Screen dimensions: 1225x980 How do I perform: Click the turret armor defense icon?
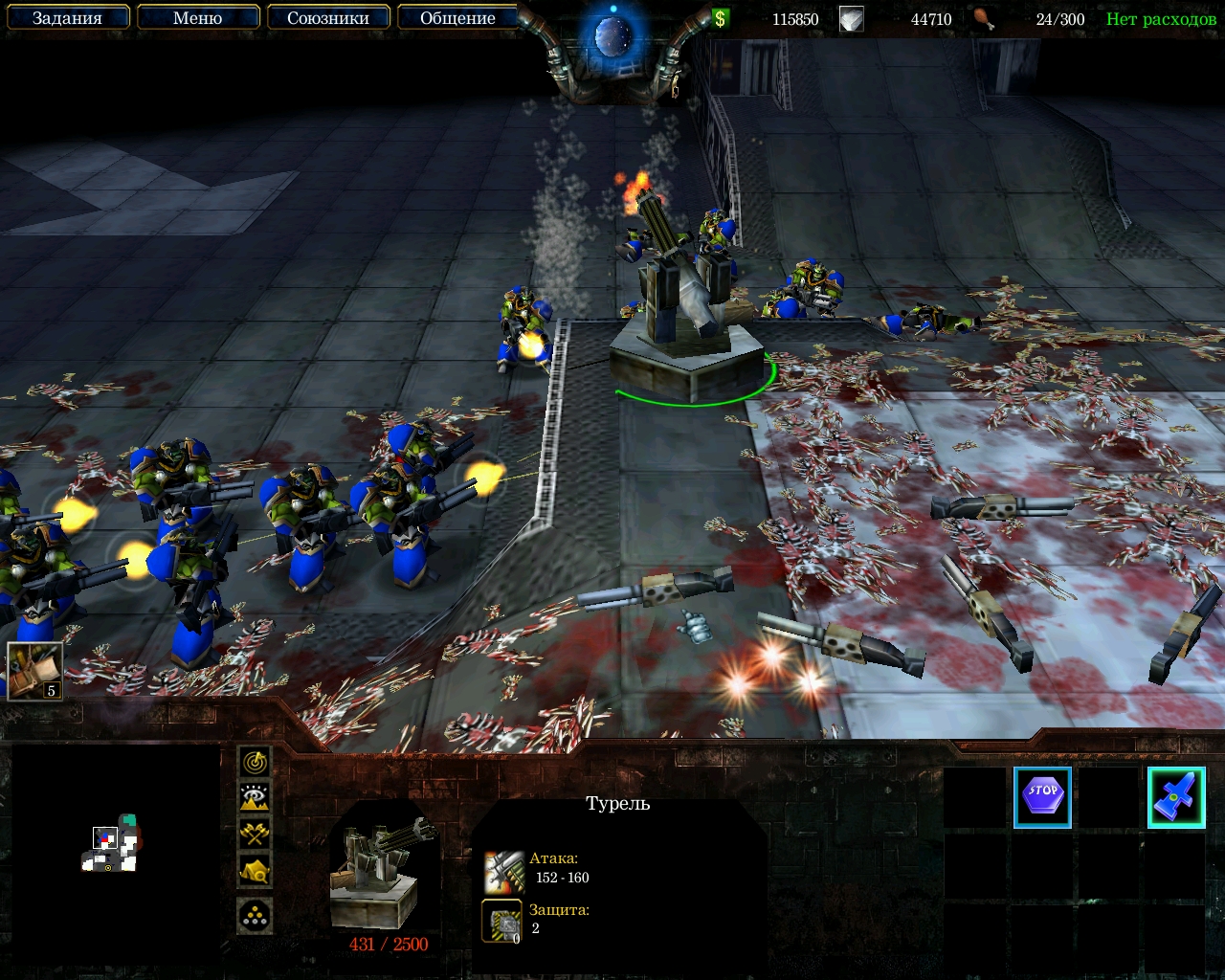pos(501,922)
